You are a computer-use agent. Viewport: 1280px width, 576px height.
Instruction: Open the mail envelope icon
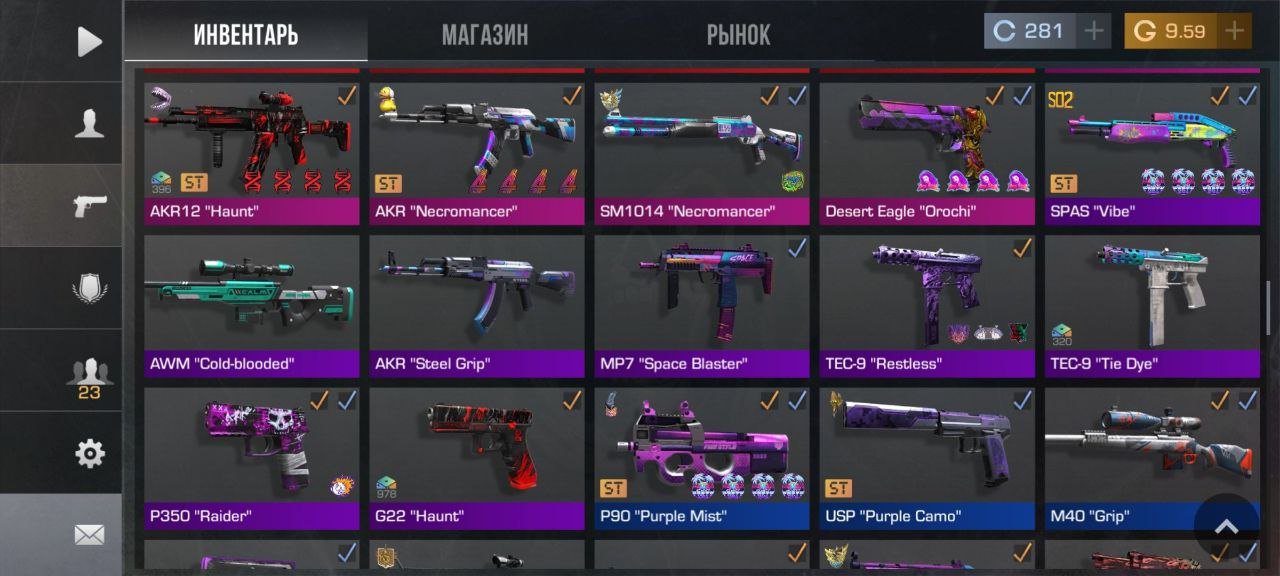coord(89,535)
